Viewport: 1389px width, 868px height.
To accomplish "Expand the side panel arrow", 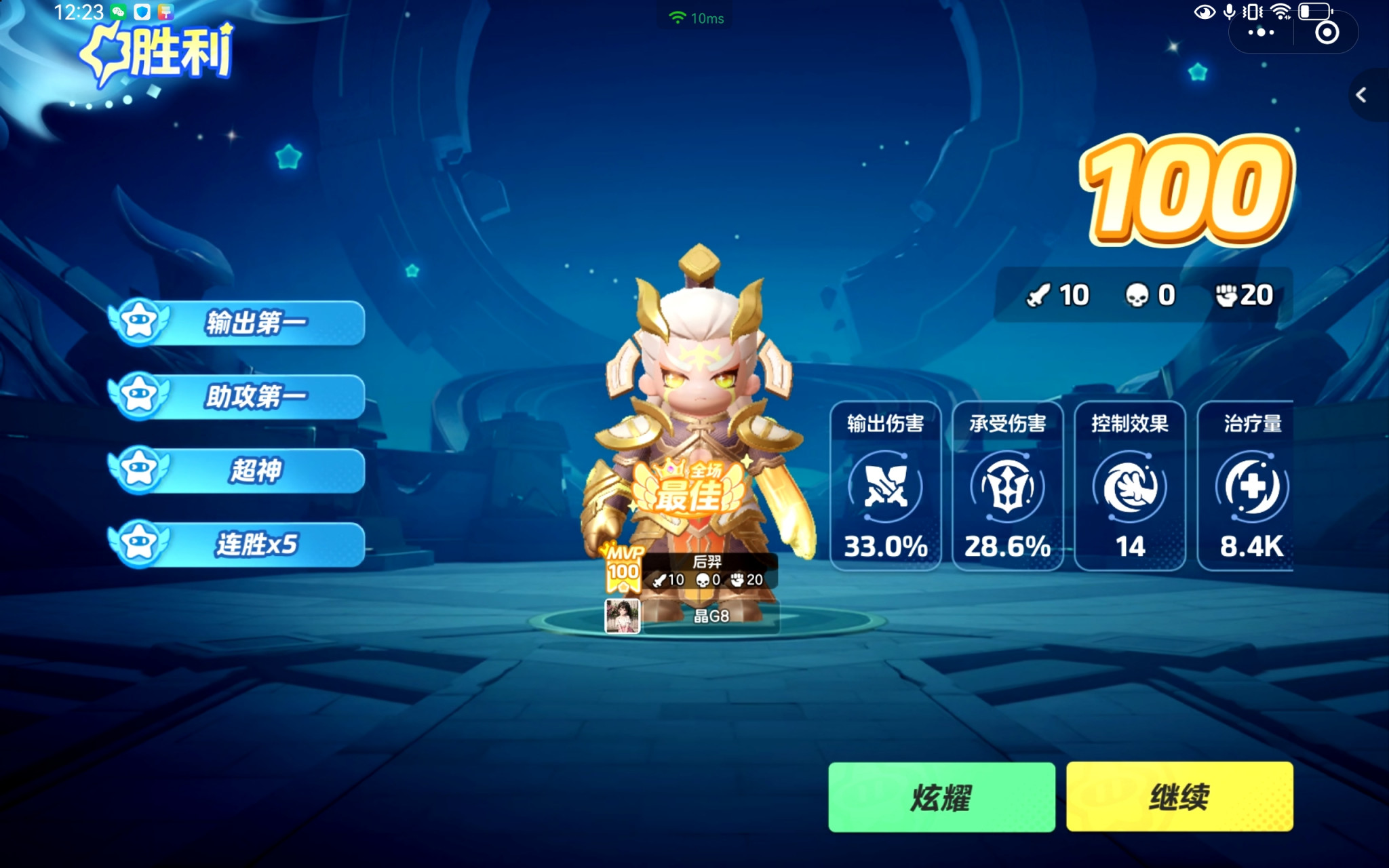I will (1361, 95).
